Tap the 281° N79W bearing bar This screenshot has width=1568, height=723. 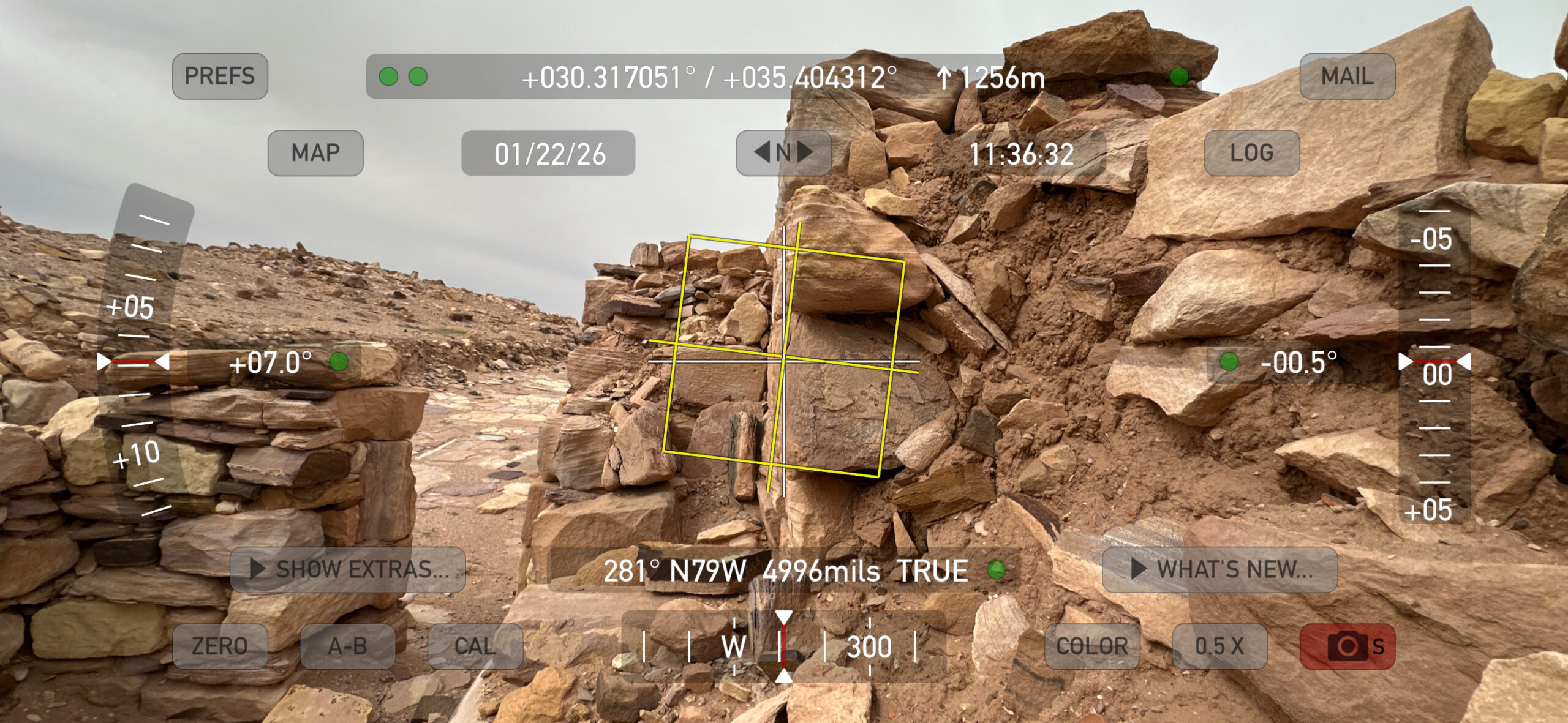pos(783,571)
